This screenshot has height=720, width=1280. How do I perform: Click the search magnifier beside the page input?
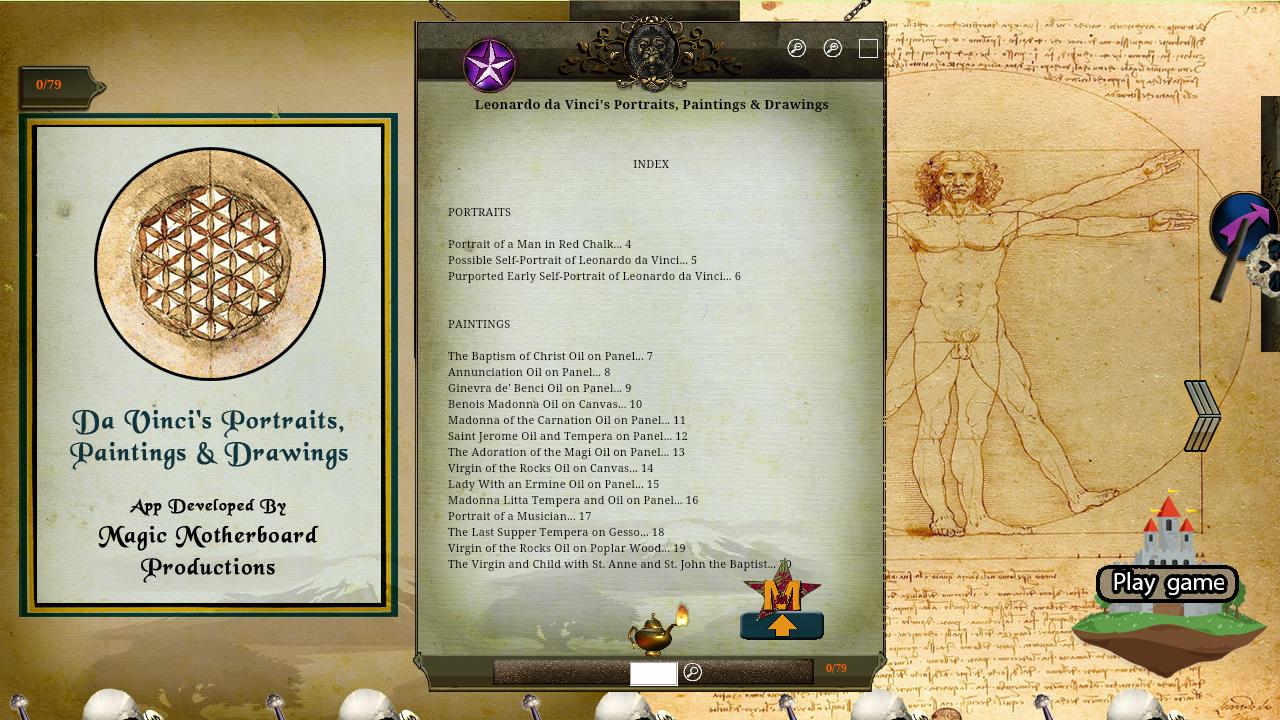[693, 673]
